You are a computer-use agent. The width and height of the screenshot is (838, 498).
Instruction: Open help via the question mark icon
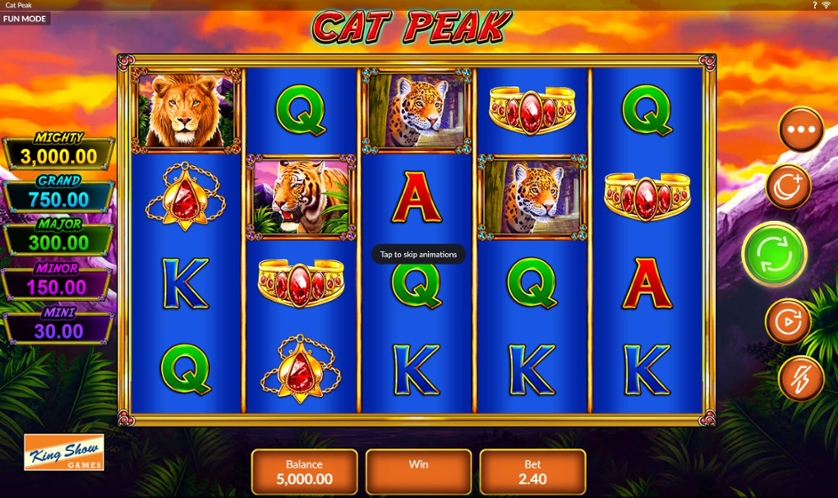814,6
